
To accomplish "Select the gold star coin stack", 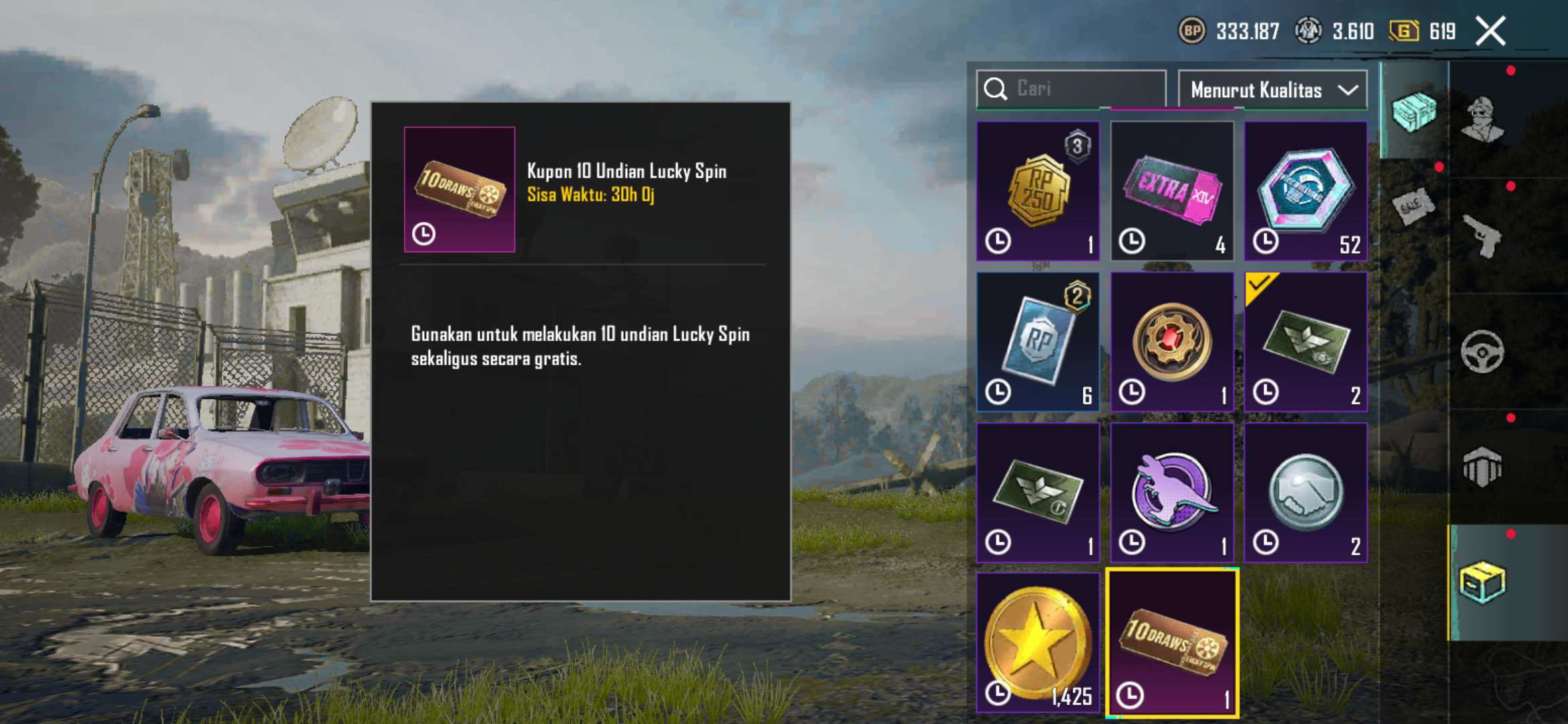I will 1038,642.
